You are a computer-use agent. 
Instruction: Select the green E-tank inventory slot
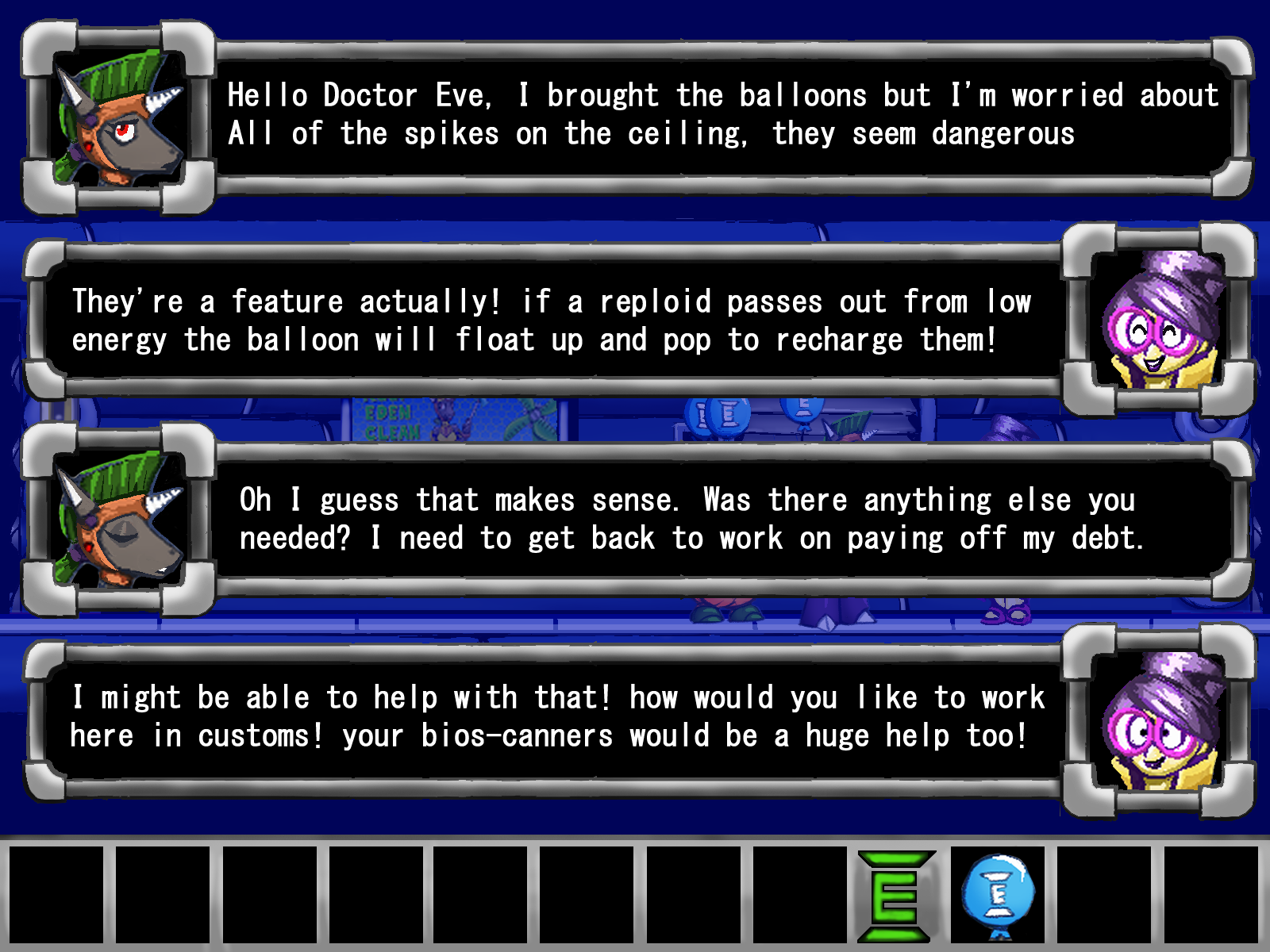(895, 896)
